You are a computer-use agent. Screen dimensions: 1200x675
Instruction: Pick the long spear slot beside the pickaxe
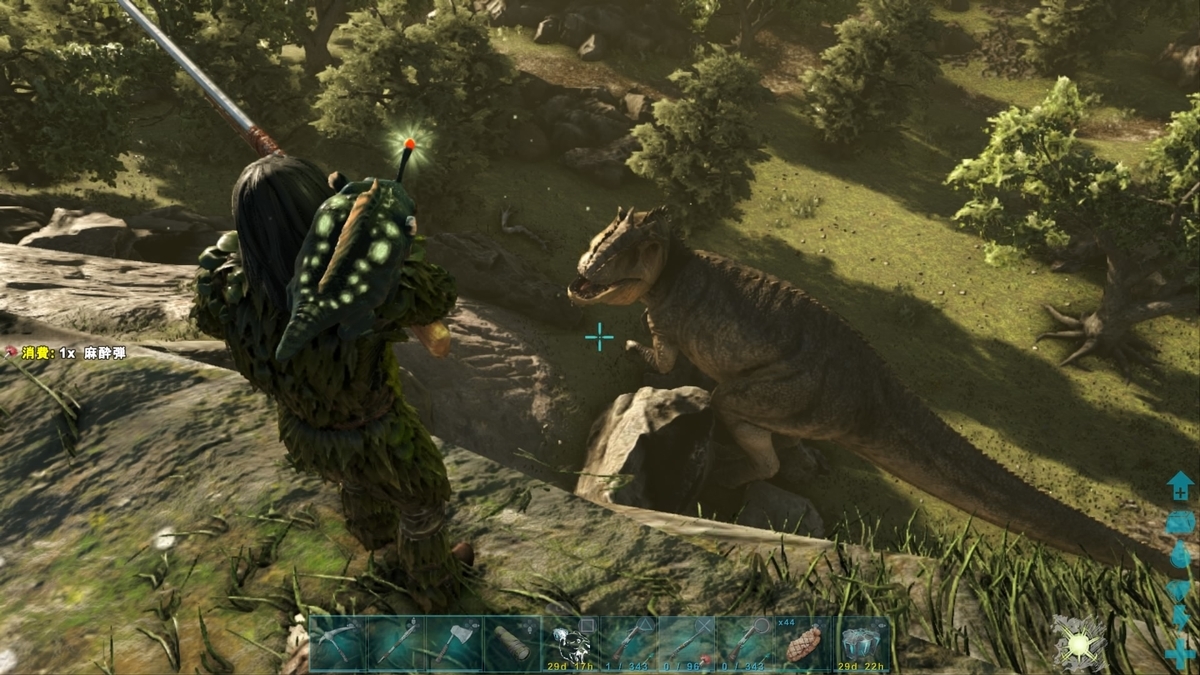tap(396, 643)
